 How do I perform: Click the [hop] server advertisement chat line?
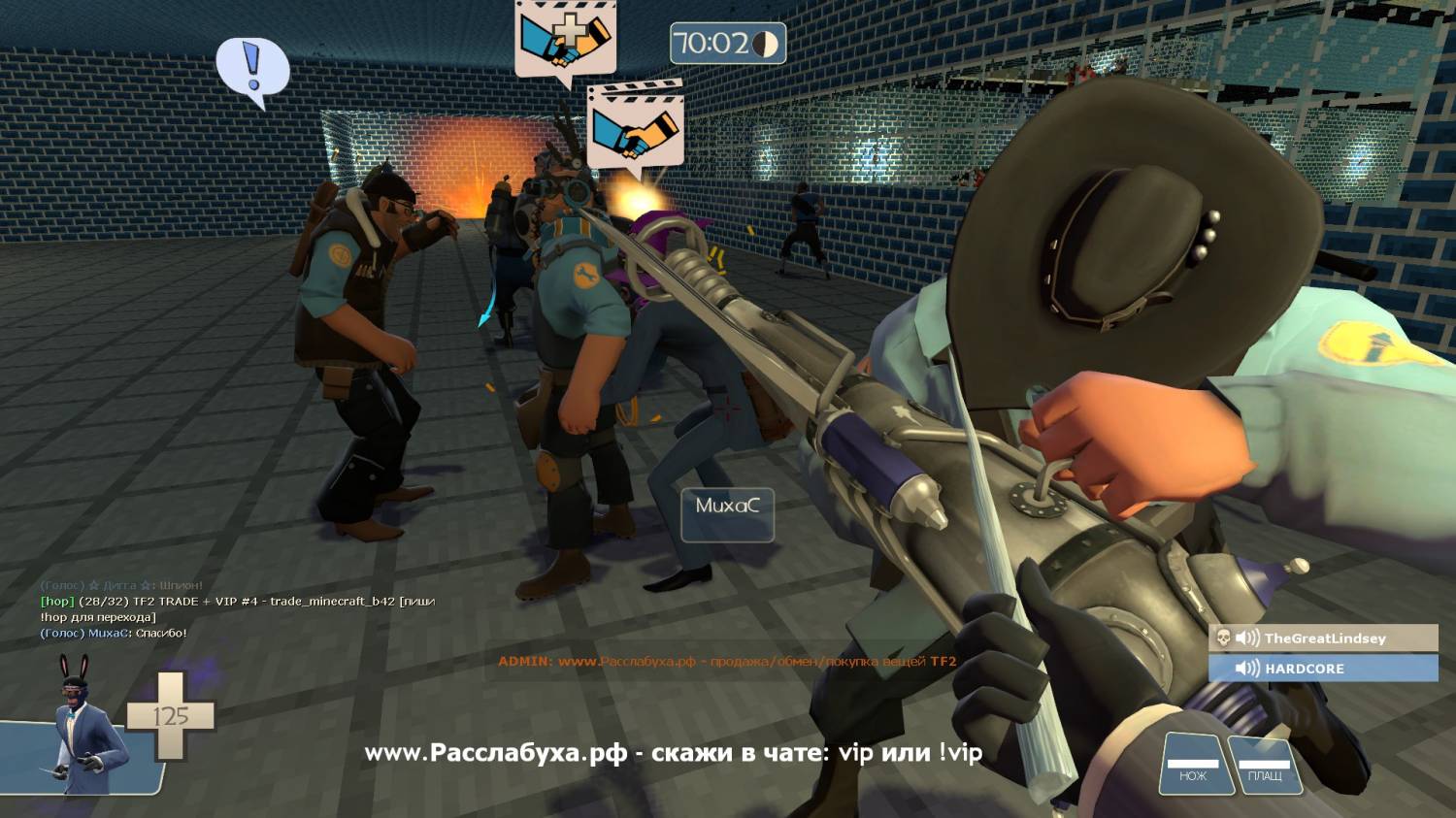point(238,608)
